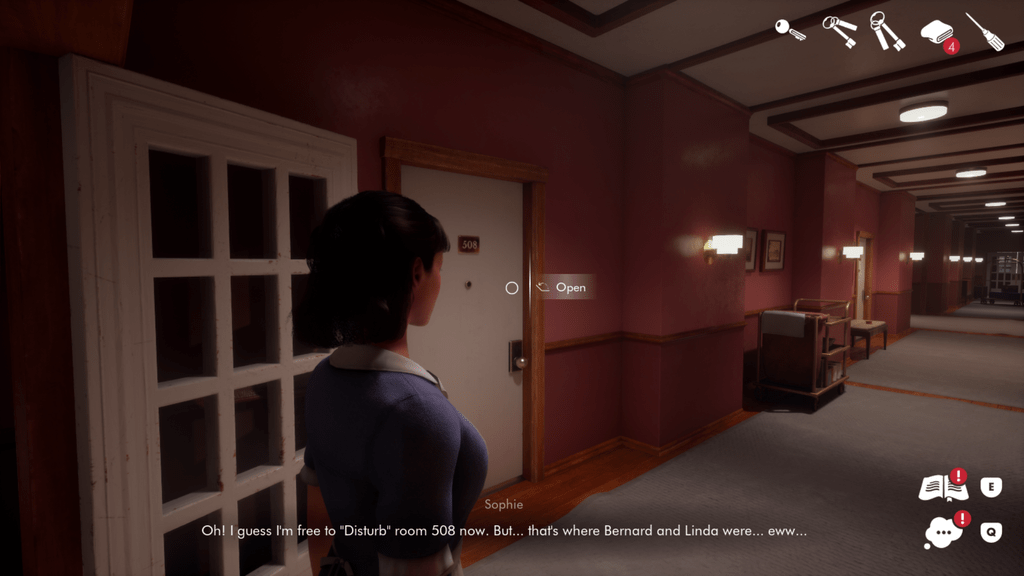This screenshot has width=1024, height=576.
Task: Open the thought bubble icon
Action: point(942,531)
